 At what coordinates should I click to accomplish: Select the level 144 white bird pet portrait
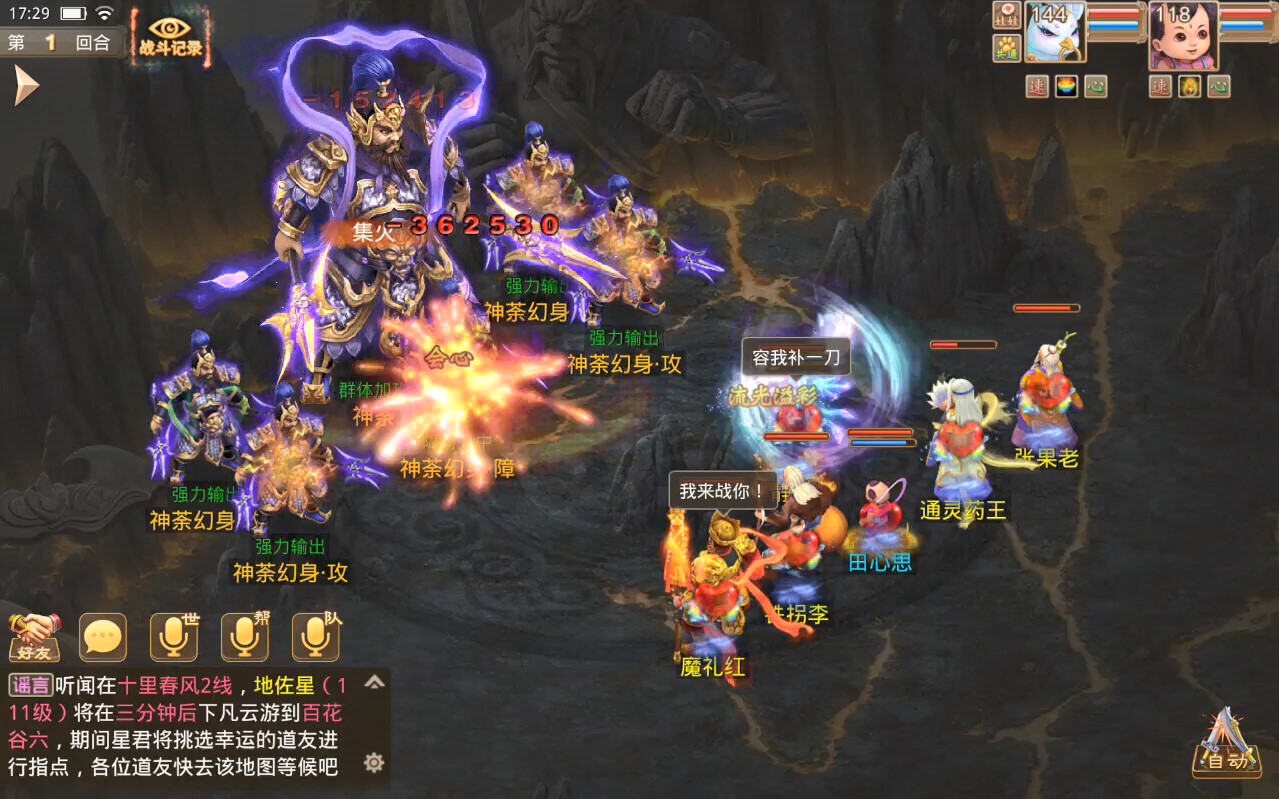coord(1054,35)
